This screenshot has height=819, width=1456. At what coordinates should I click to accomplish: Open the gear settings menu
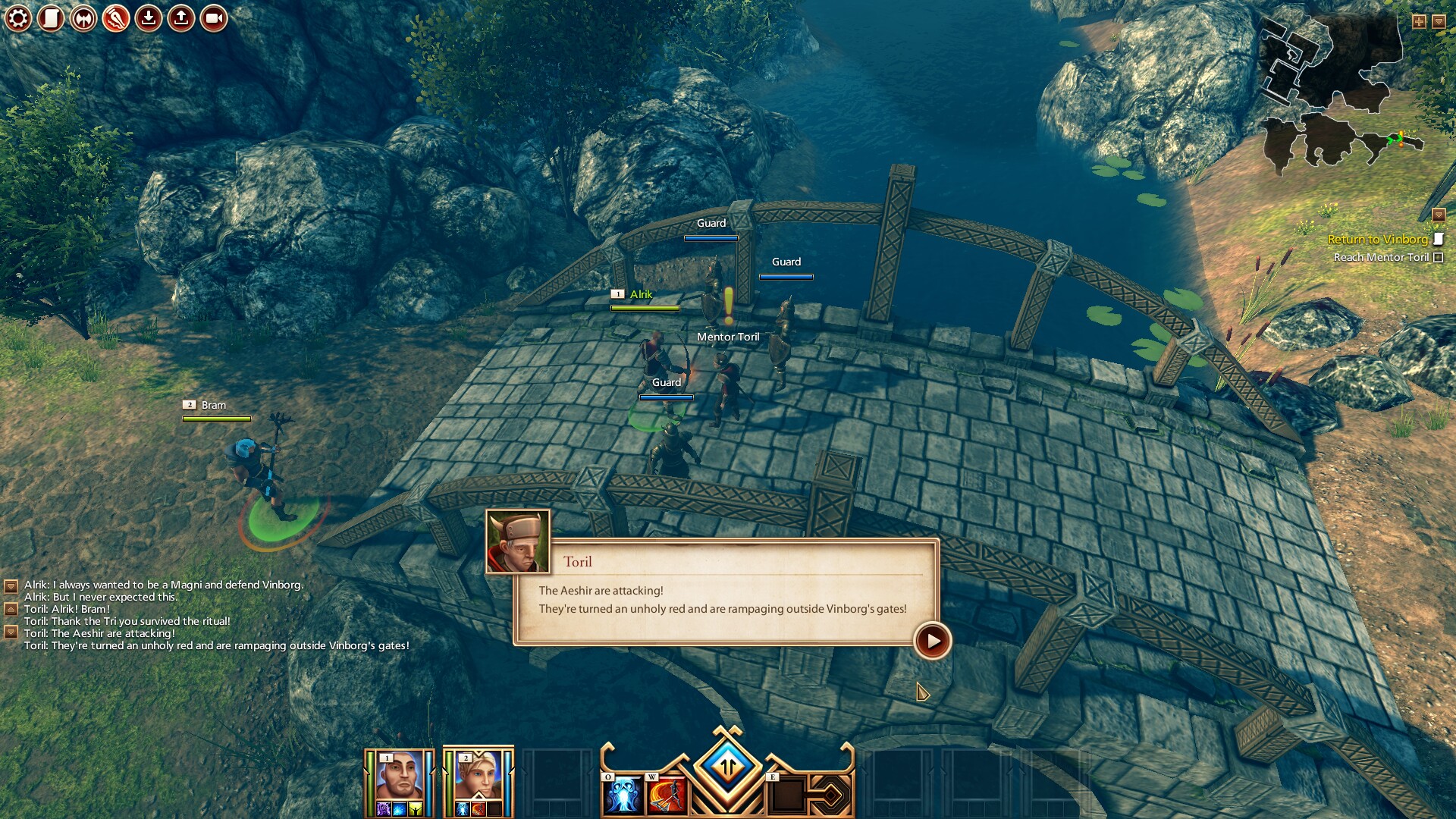[18, 18]
